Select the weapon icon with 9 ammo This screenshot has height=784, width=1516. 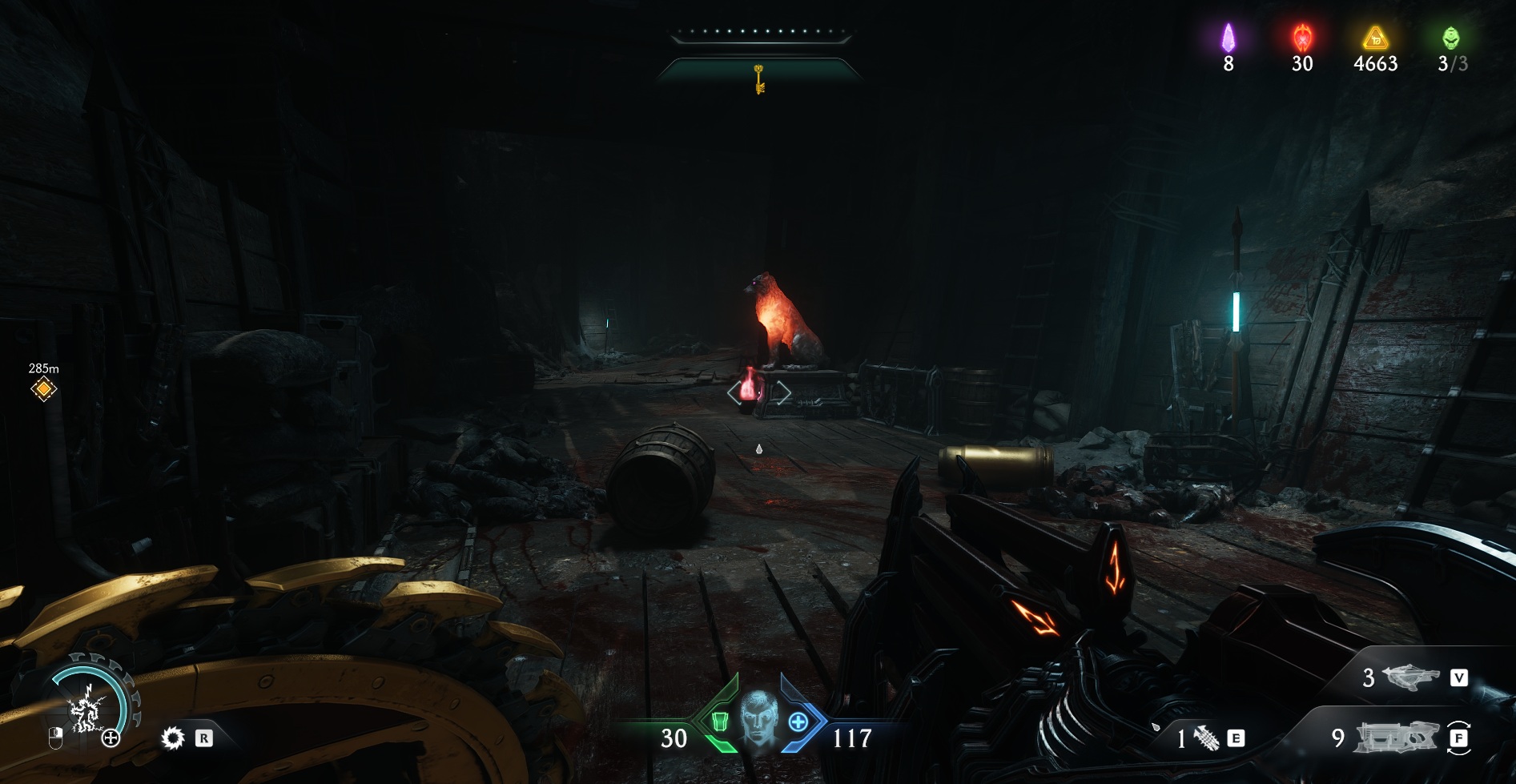1394,738
